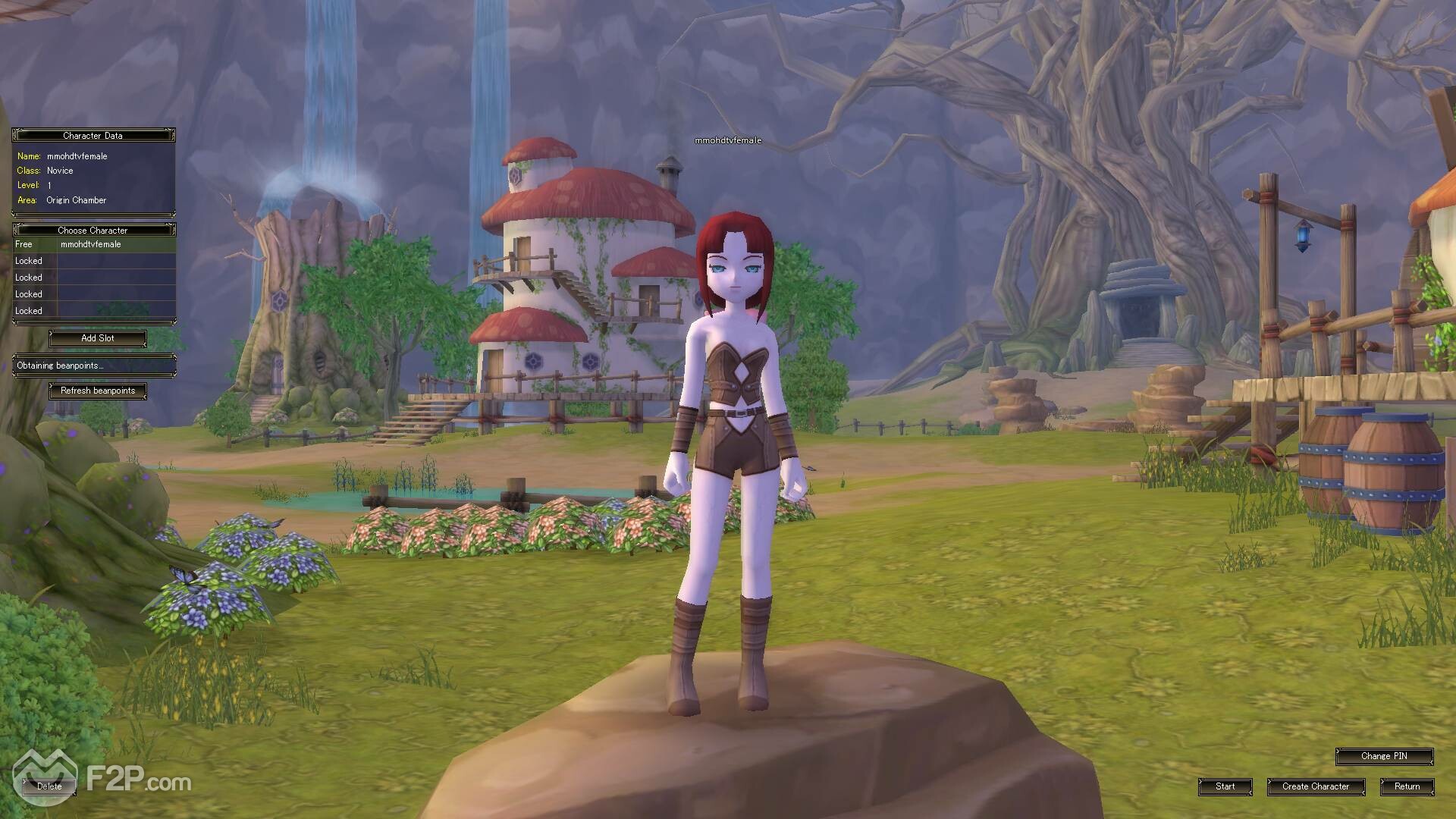Click the Add Slot button
The height and width of the screenshot is (819, 1456).
(98, 338)
